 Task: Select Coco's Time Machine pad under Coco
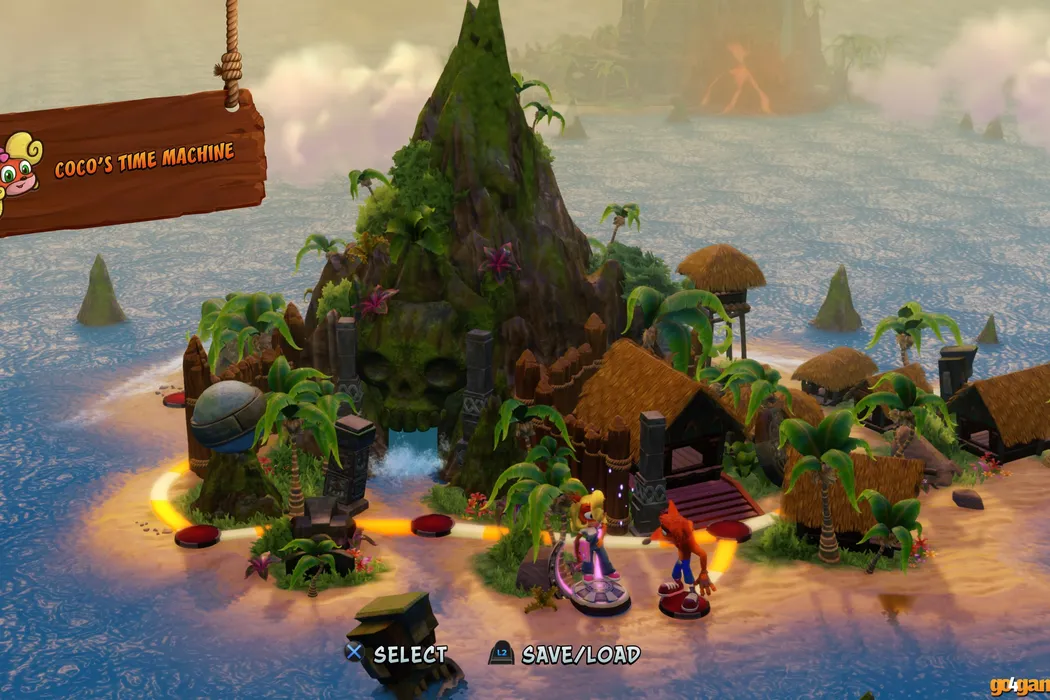click(600, 599)
